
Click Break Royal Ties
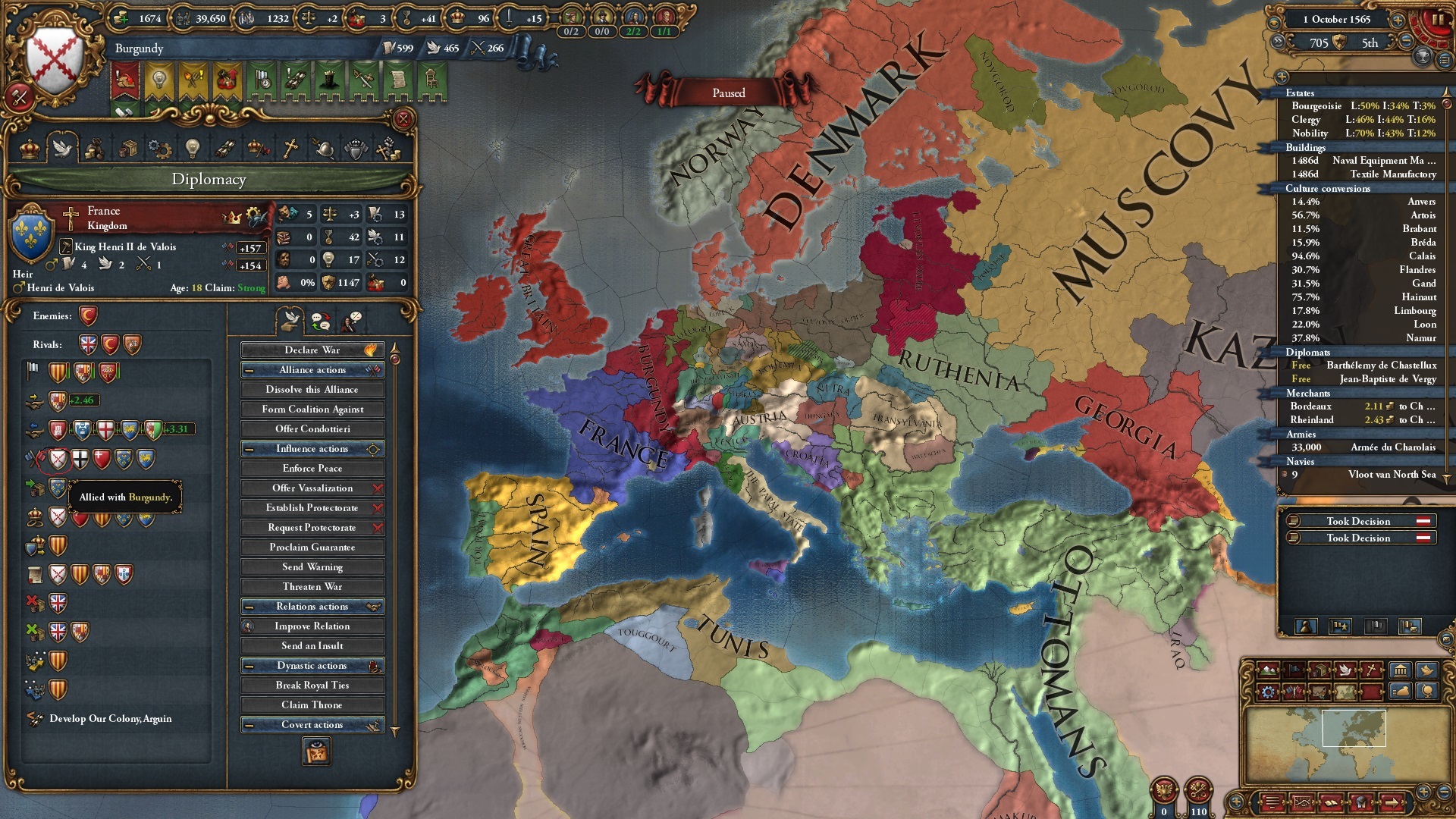312,686
